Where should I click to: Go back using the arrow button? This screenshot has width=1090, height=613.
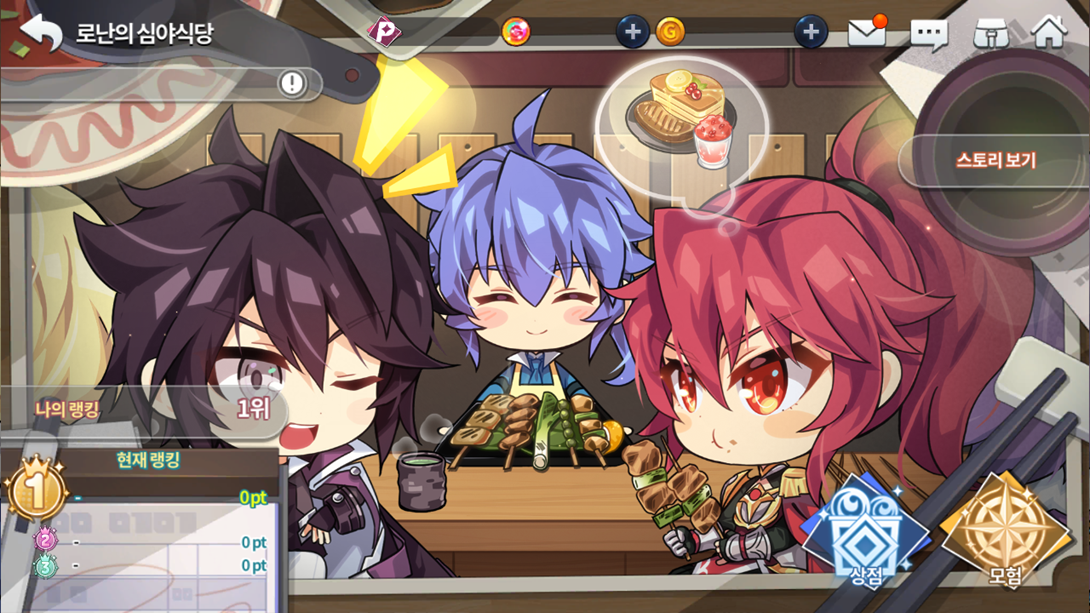click(41, 32)
